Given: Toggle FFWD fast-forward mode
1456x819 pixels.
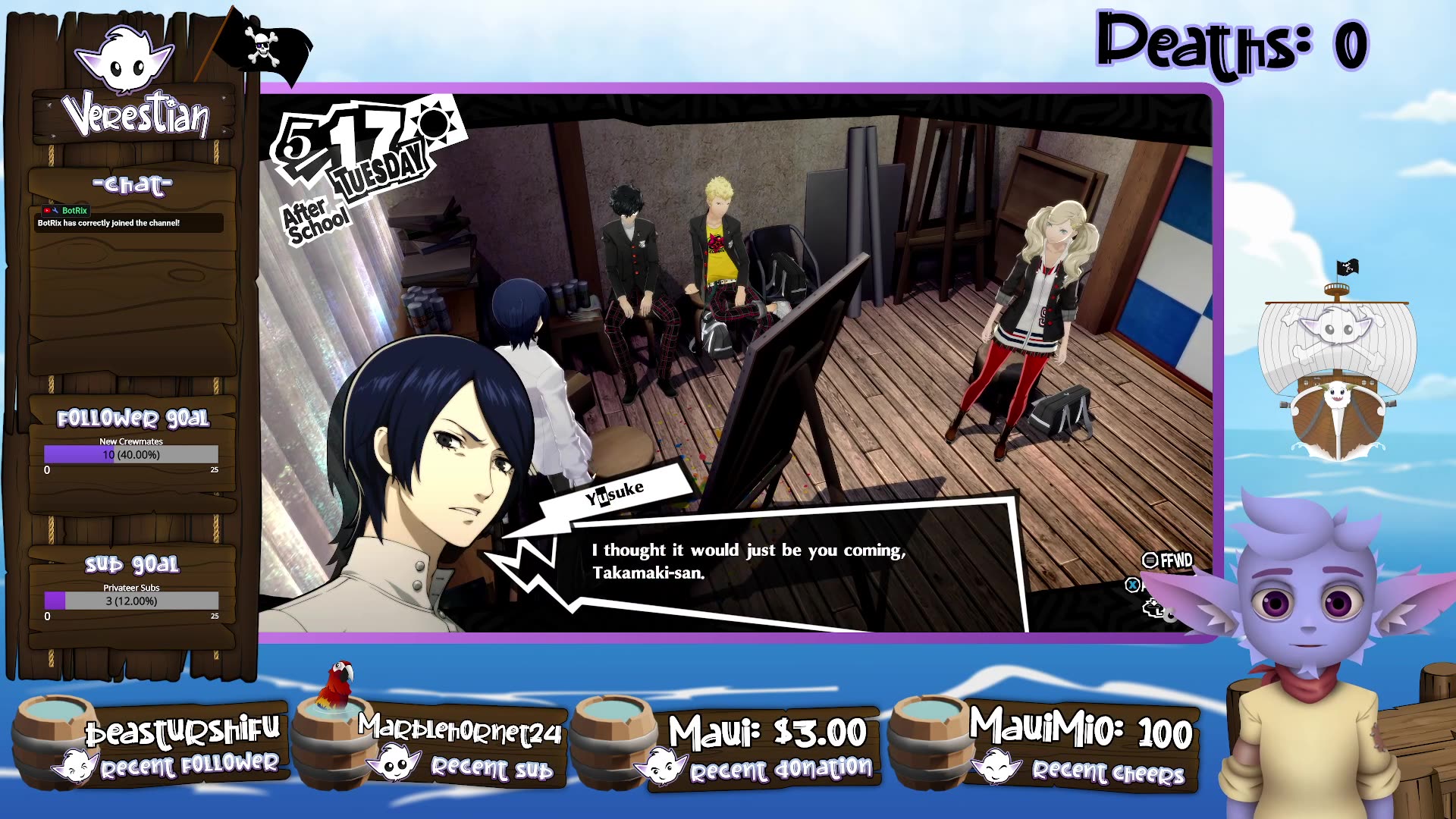Looking at the screenshot, I should tap(1168, 560).
